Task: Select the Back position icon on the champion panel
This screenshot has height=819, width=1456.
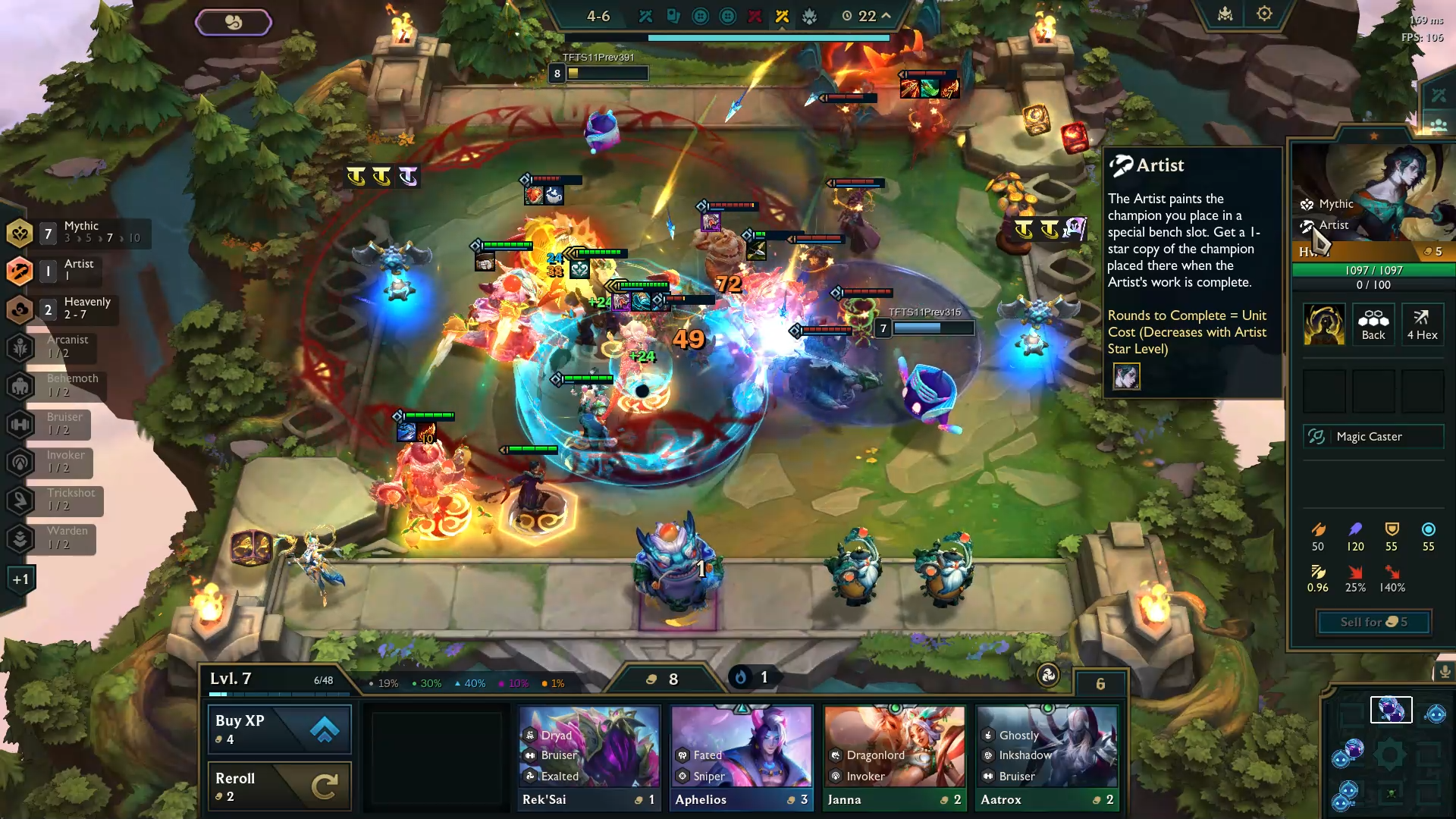Action: point(1373,324)
